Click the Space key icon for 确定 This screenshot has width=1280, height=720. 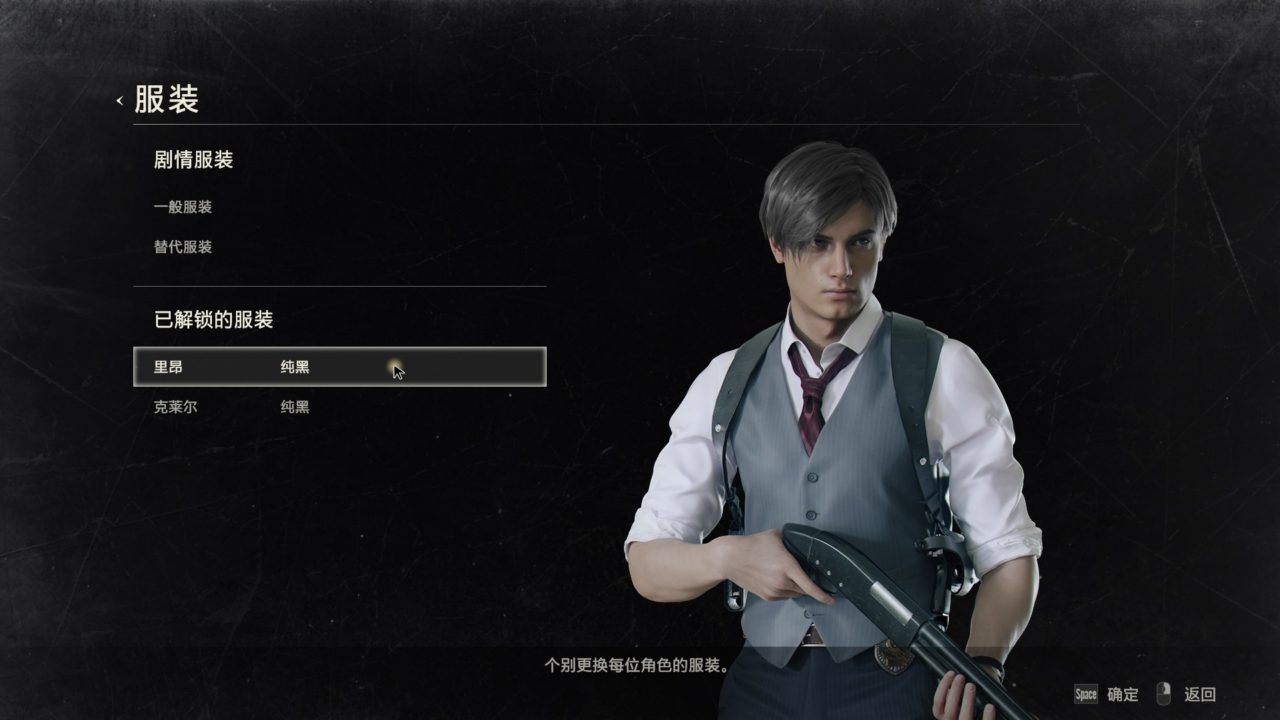point(1087,693)
